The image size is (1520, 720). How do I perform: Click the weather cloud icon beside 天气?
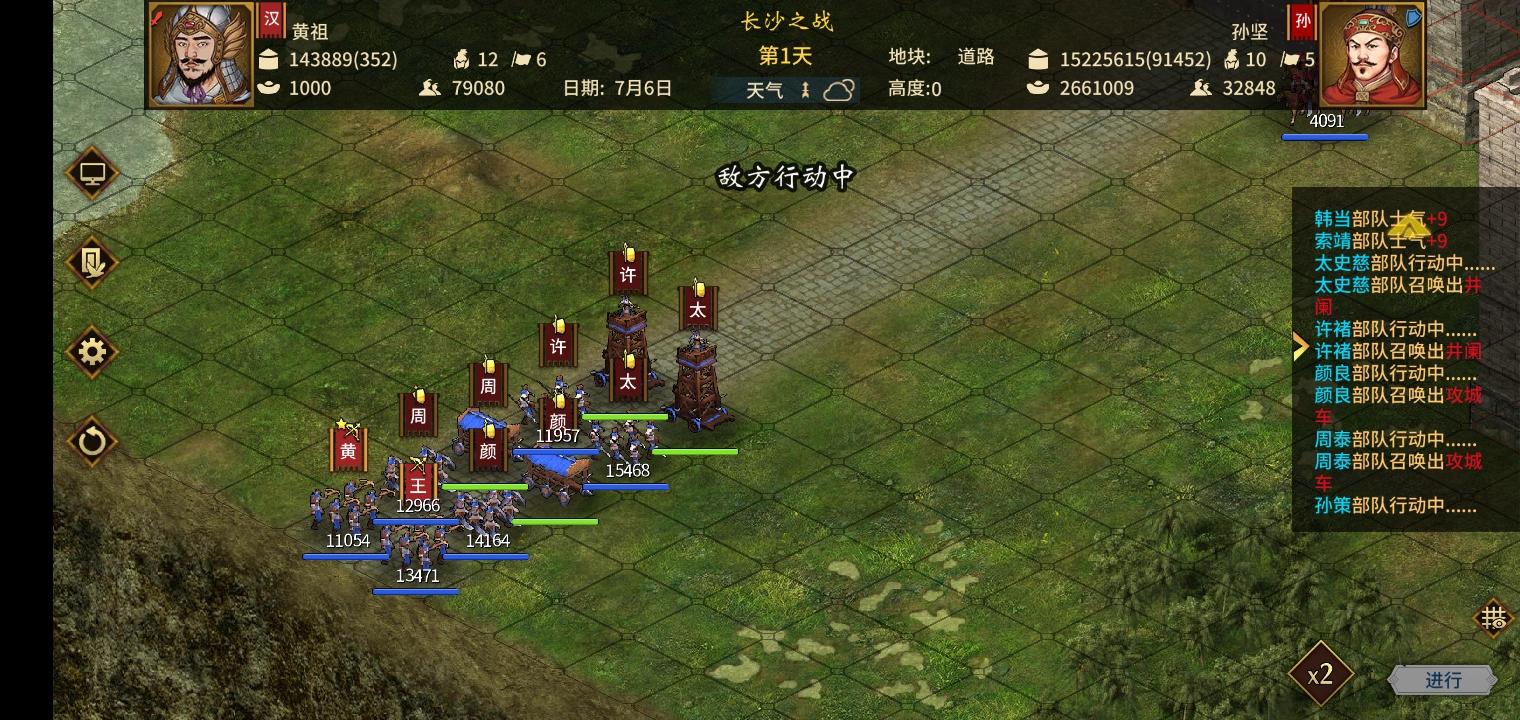tap(838, 89)
